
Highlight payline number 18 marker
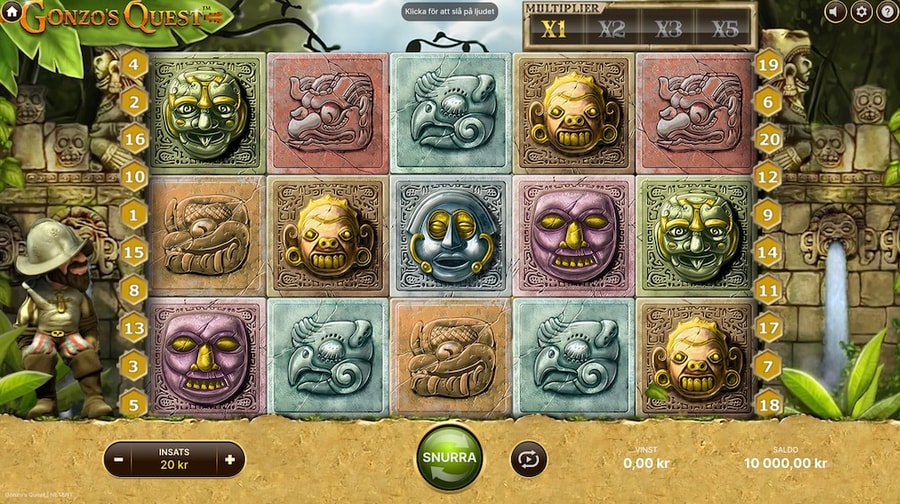[768, 403]
